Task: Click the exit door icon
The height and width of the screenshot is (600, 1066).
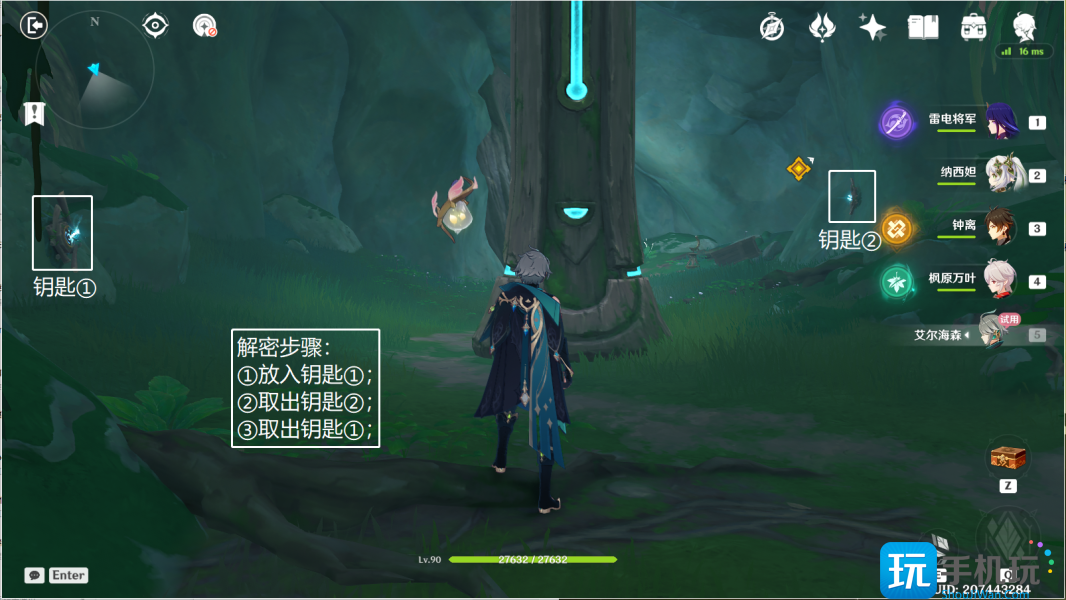Action: click(34, 25)
